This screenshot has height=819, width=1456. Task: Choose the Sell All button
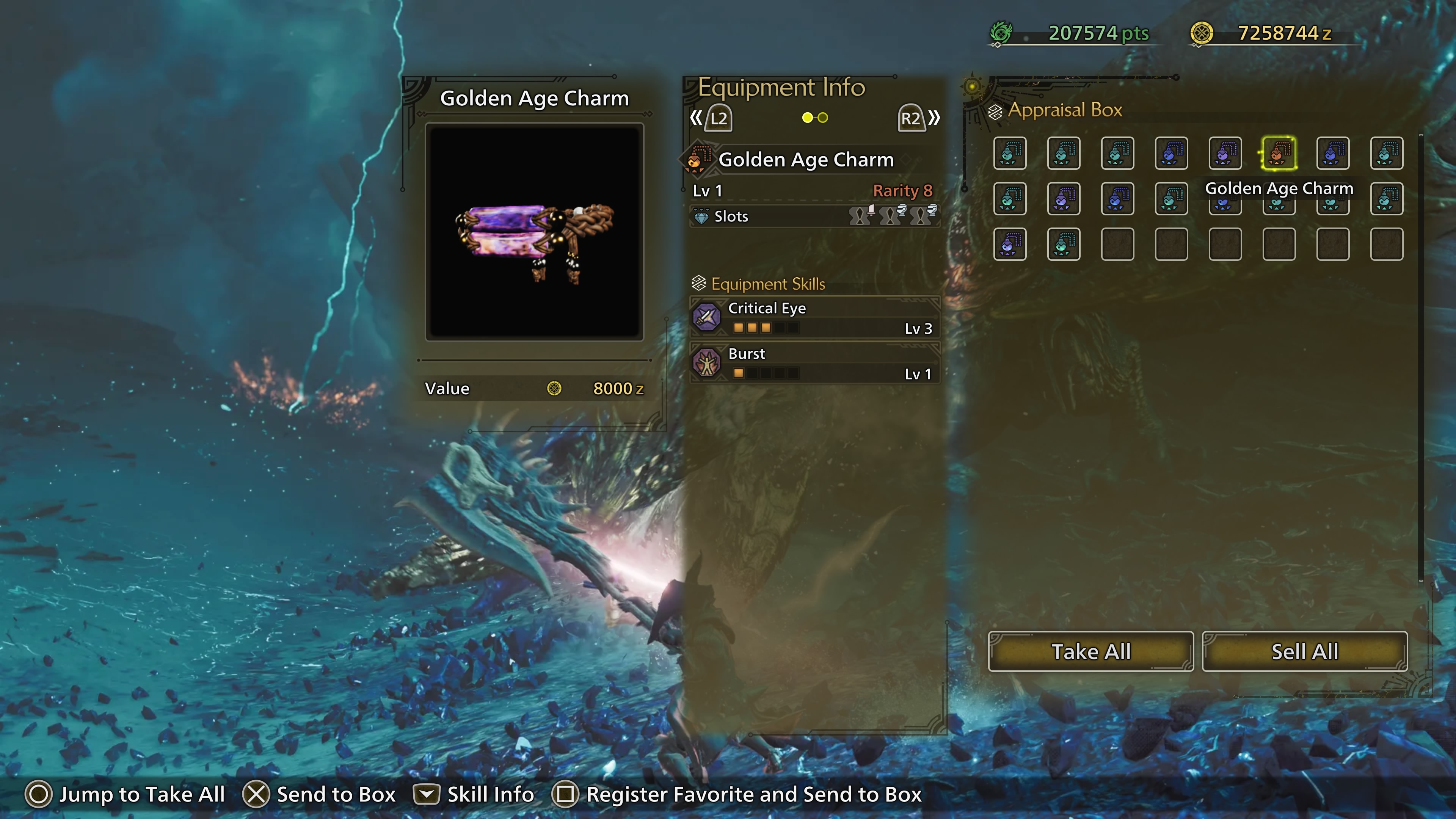1304,651
